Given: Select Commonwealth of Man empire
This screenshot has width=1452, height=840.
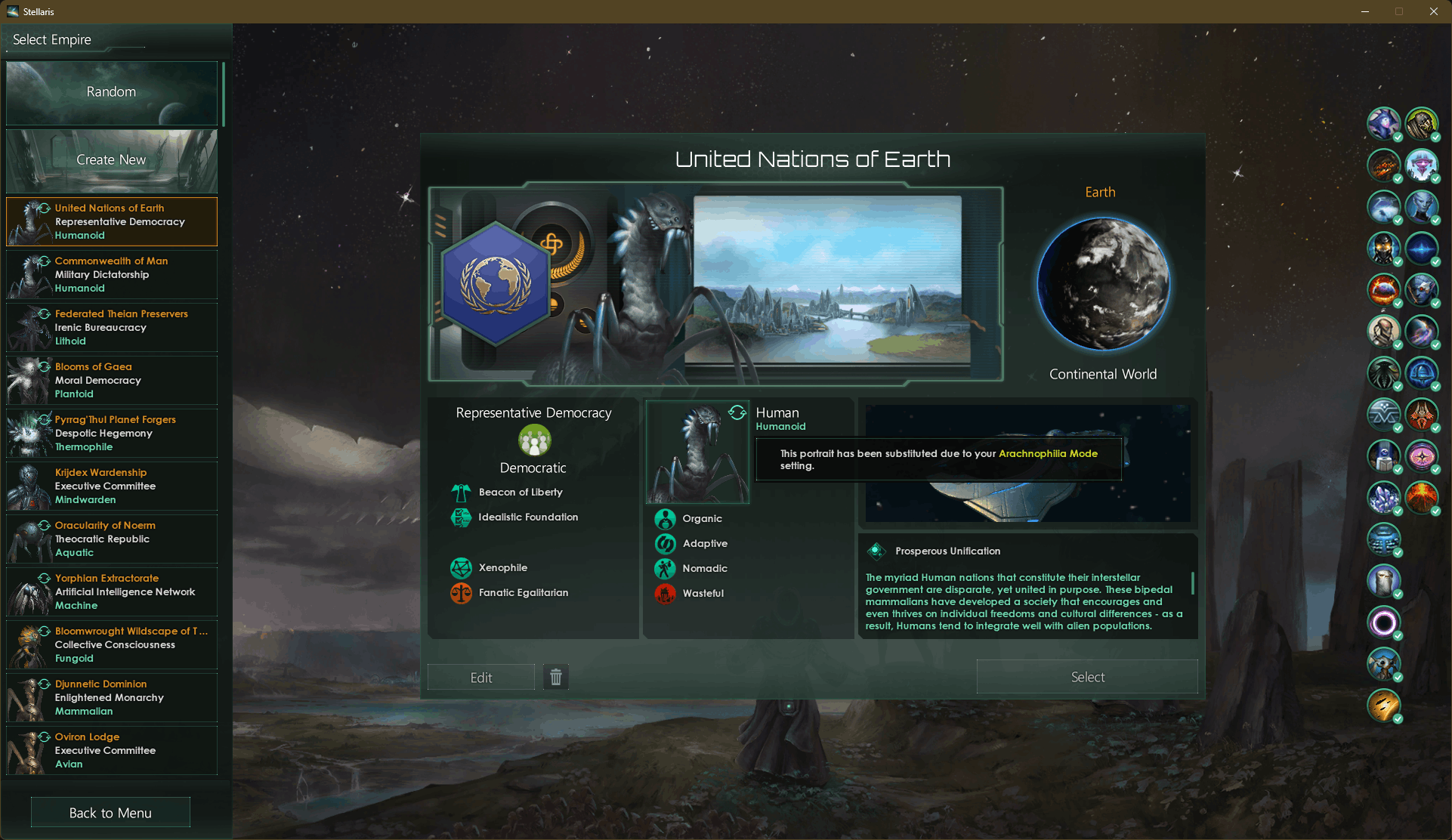Looking at the screenshot, I should 112,274.
